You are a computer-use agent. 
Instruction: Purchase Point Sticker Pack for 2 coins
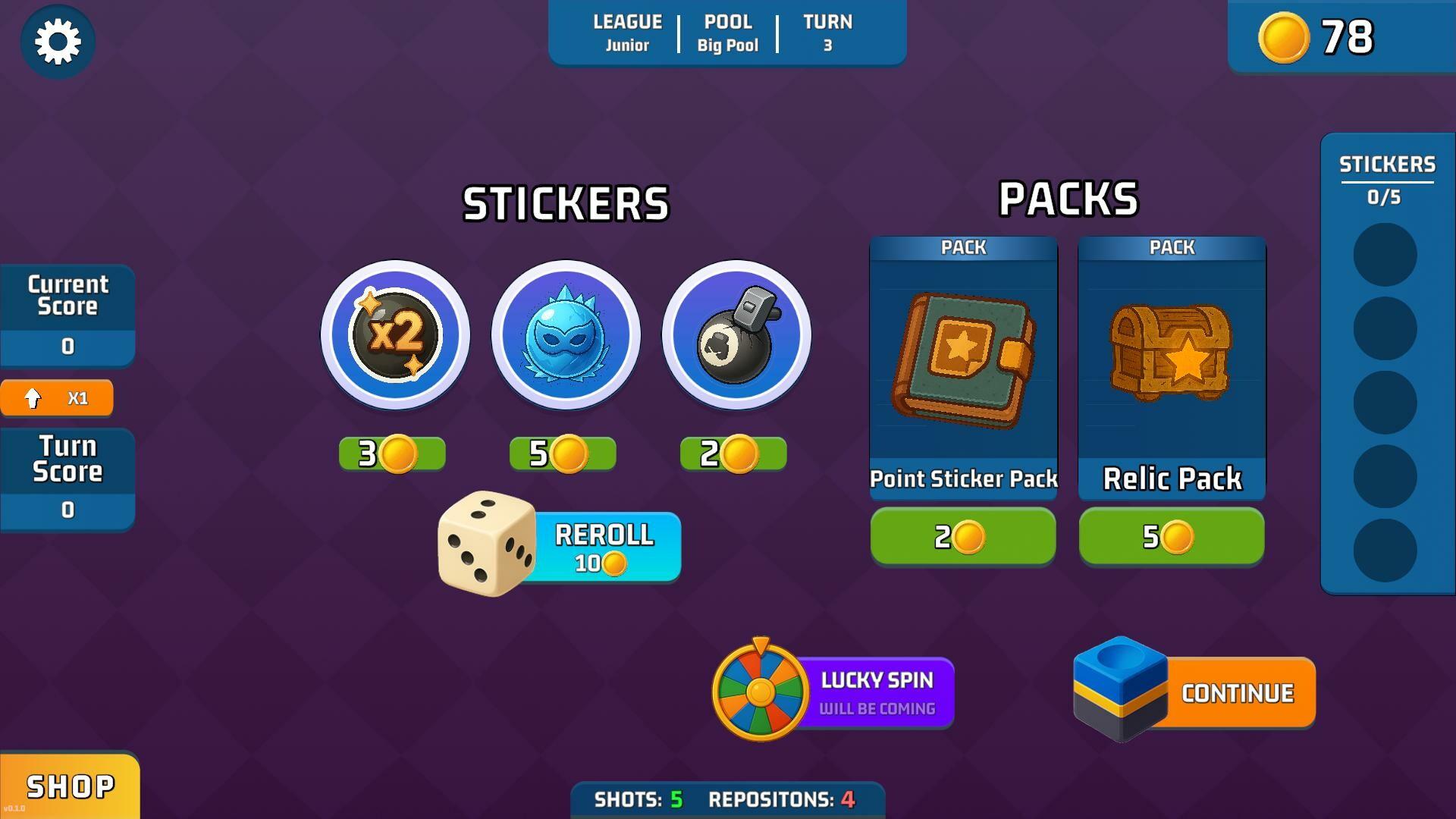click(963, 537)
